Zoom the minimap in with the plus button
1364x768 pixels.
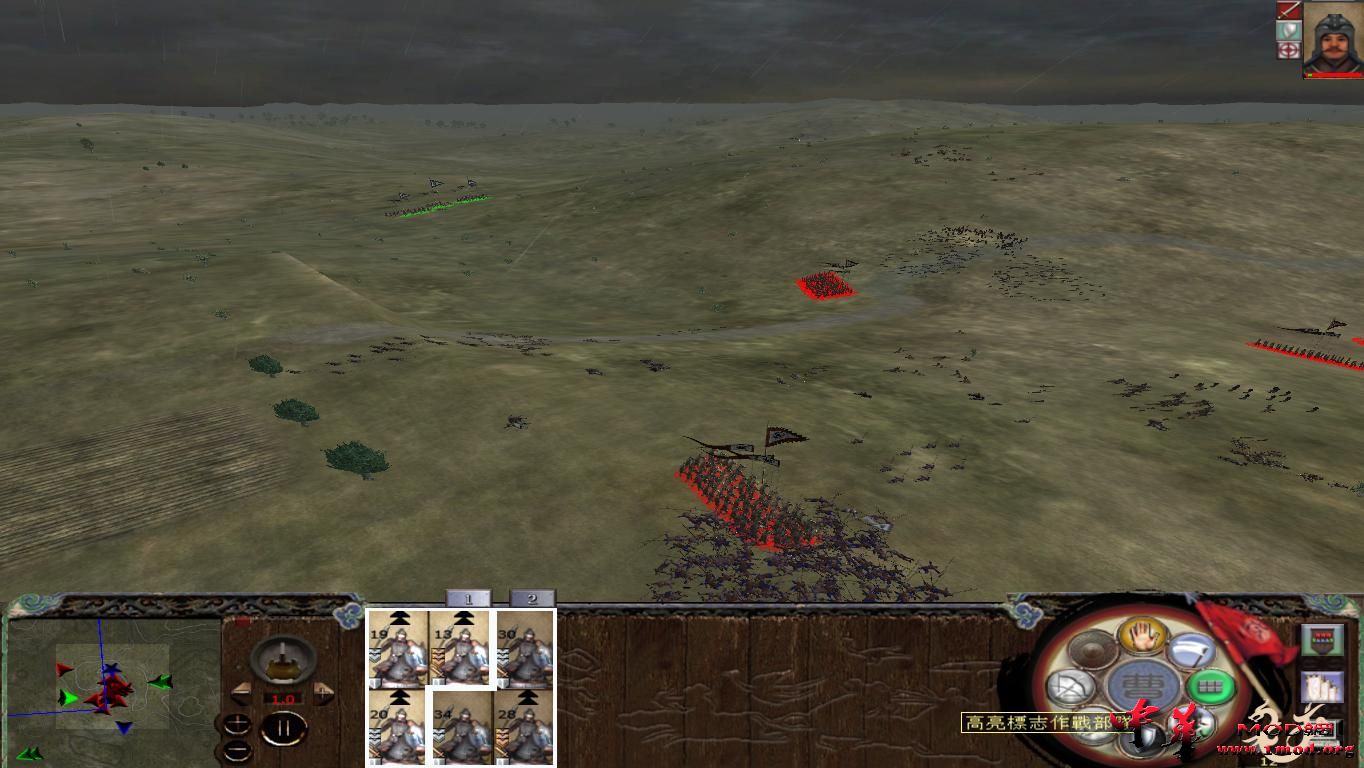pos(237,722)
